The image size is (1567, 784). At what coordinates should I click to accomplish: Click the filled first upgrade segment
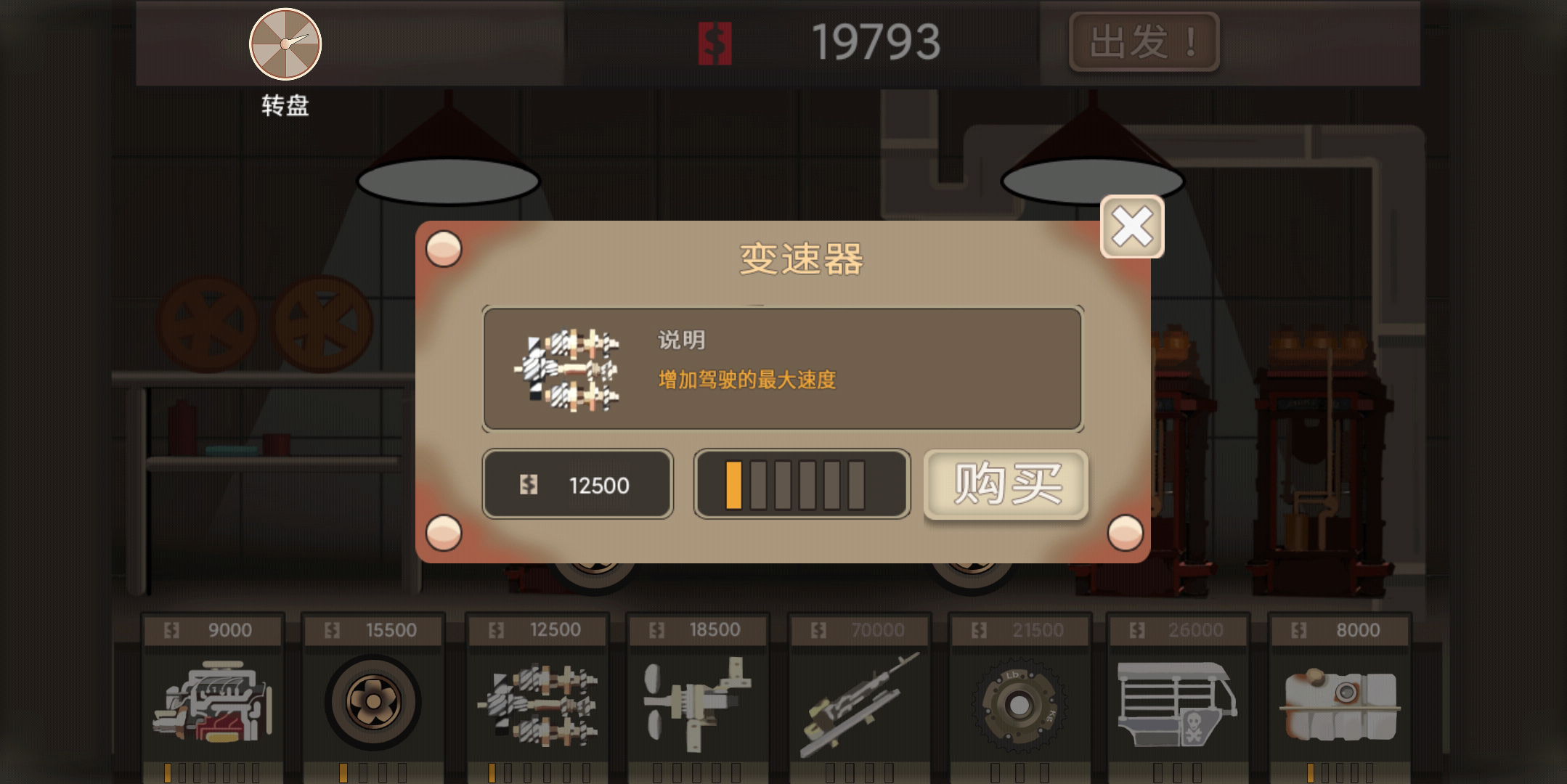pos(733,484)
